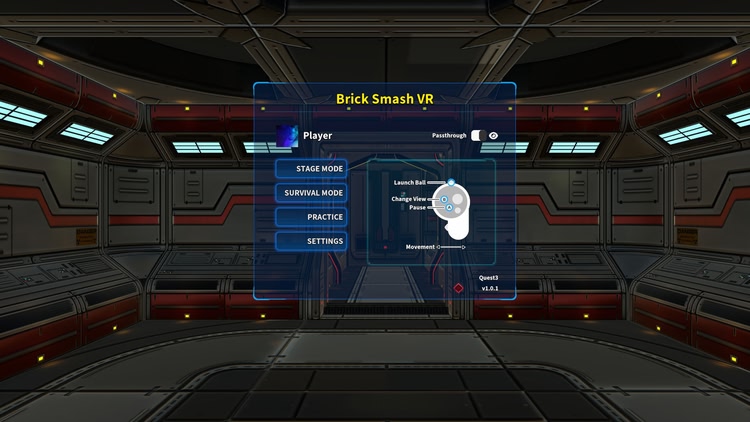Choose Survival Mode
The width and height of the screenshot is (750, 422).
coord(312,193)
